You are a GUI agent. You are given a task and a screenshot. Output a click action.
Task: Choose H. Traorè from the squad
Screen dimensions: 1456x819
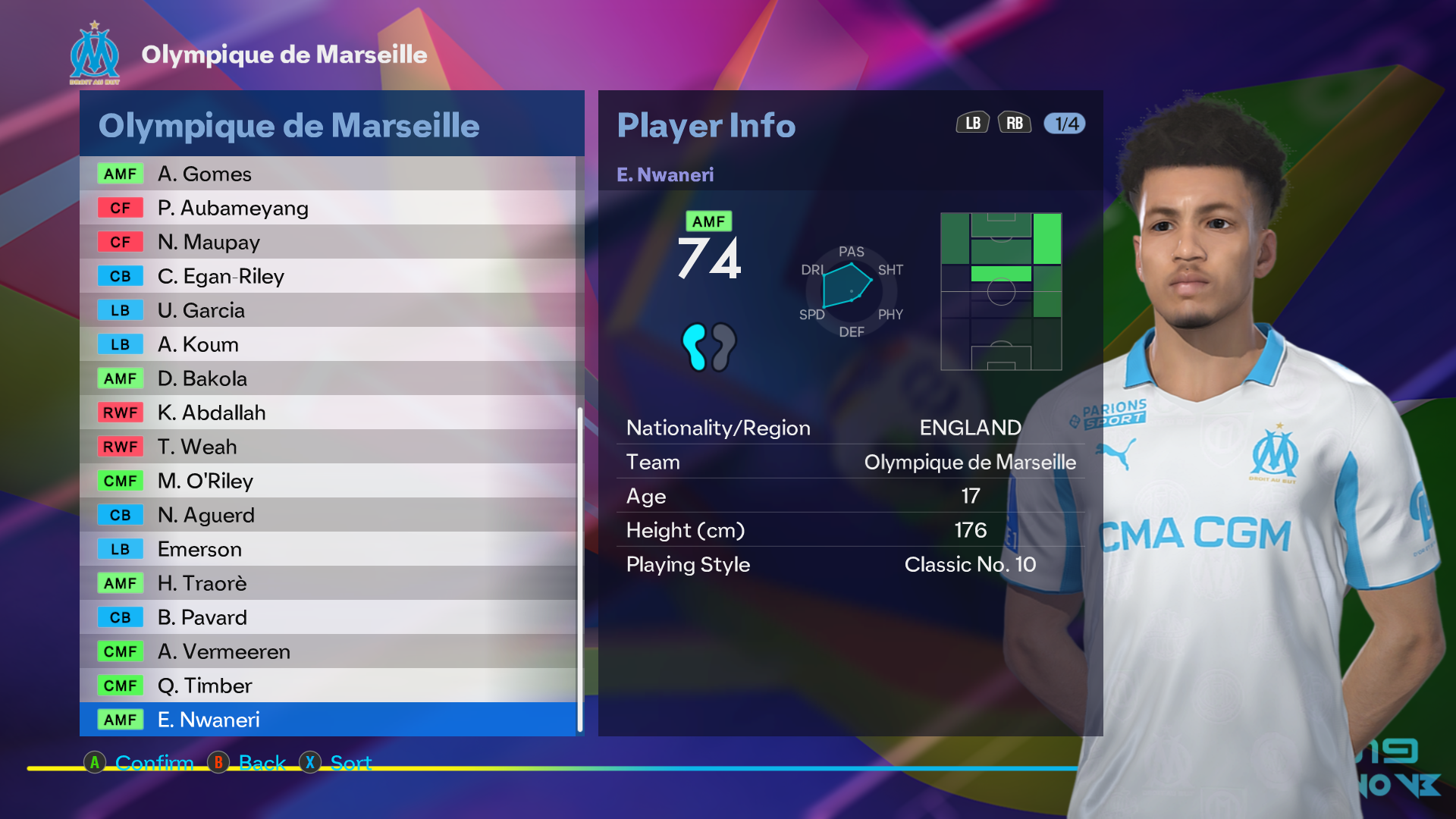coord(328,583)
